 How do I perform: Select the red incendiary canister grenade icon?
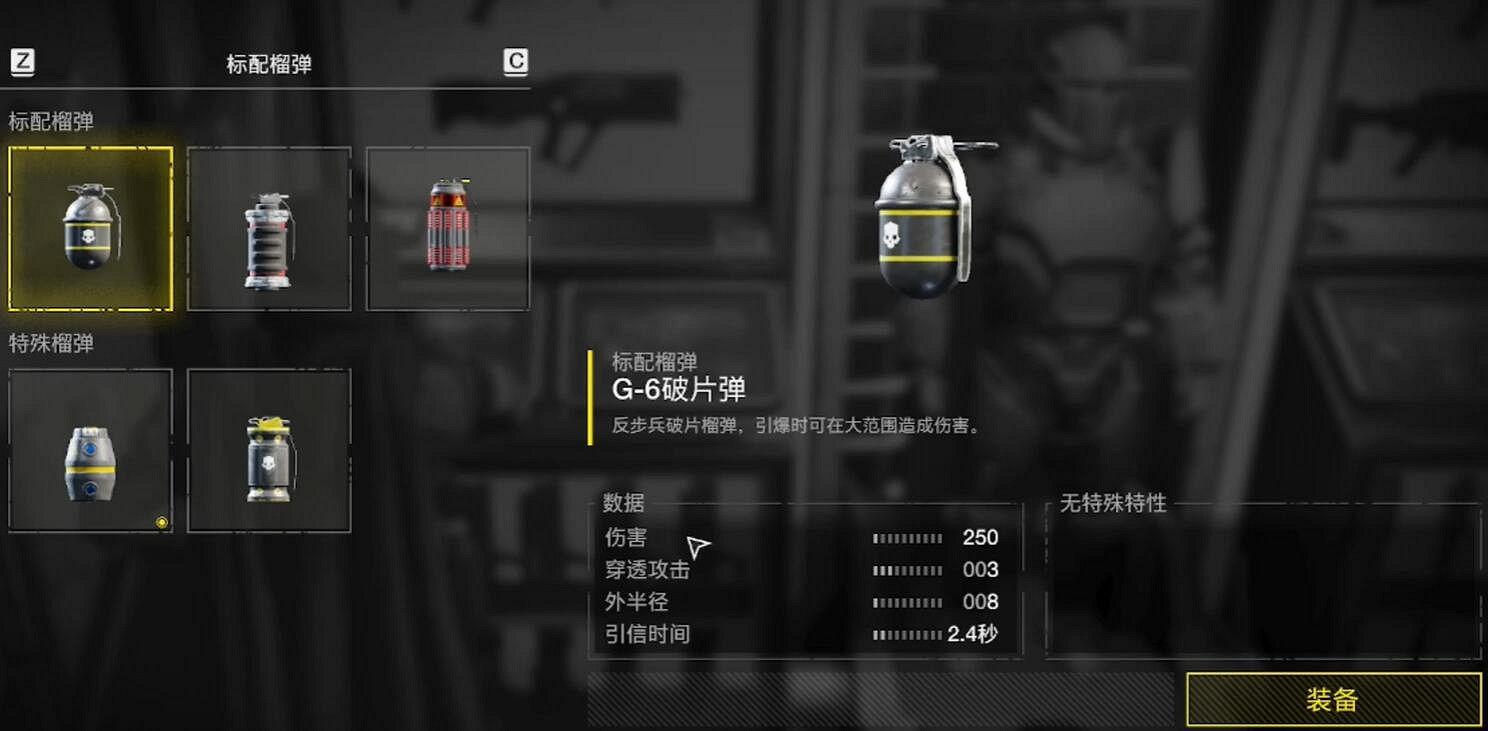[x=447, y=229]
